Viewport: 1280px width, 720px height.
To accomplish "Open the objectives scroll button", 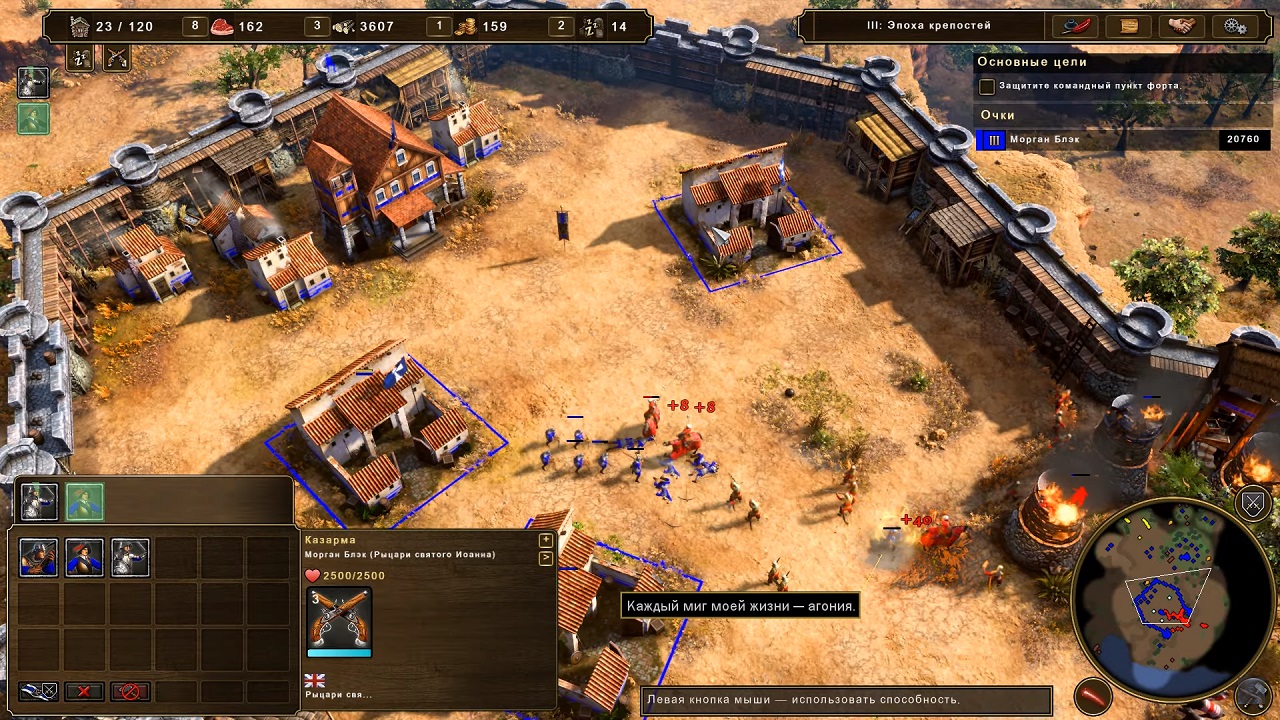I will 1129,26.
